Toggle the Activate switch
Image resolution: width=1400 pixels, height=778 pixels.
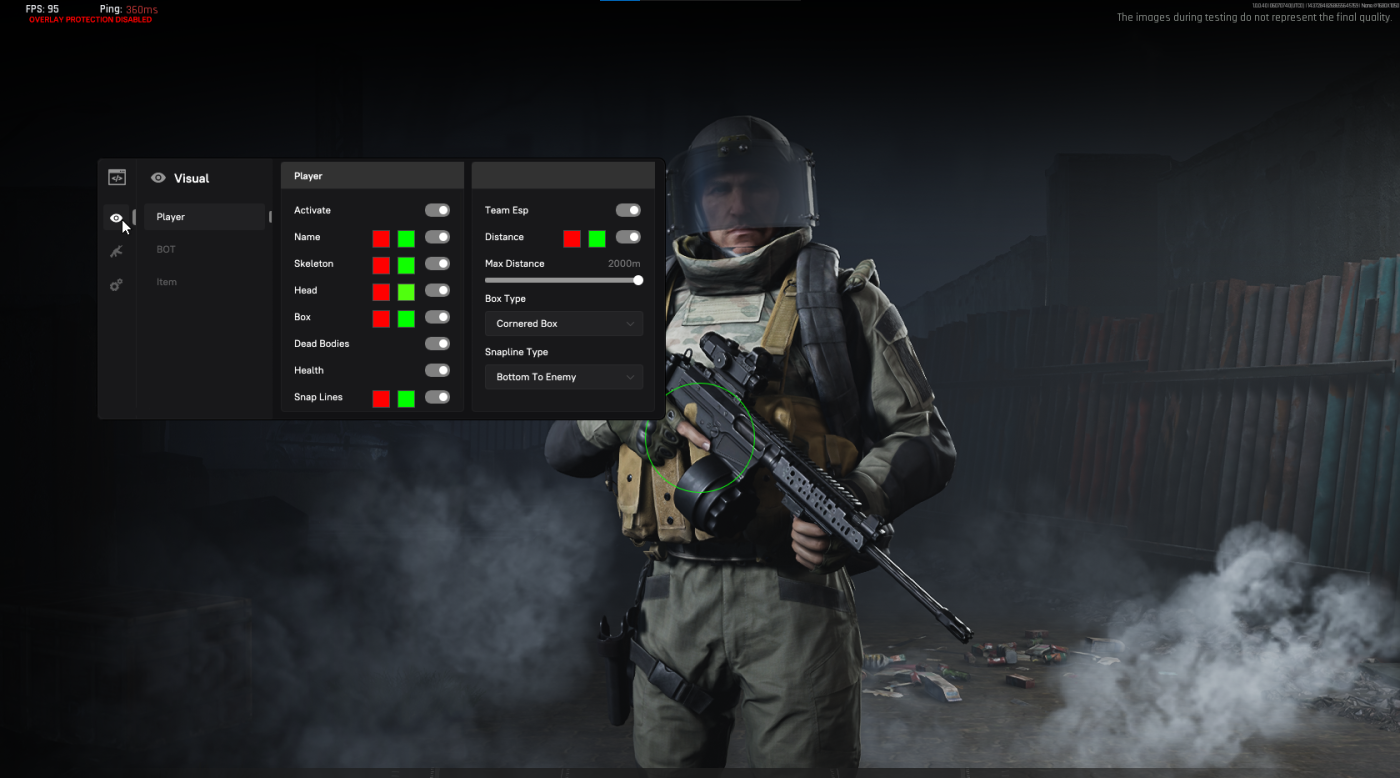pyautogui.click(x=437, y=211)
